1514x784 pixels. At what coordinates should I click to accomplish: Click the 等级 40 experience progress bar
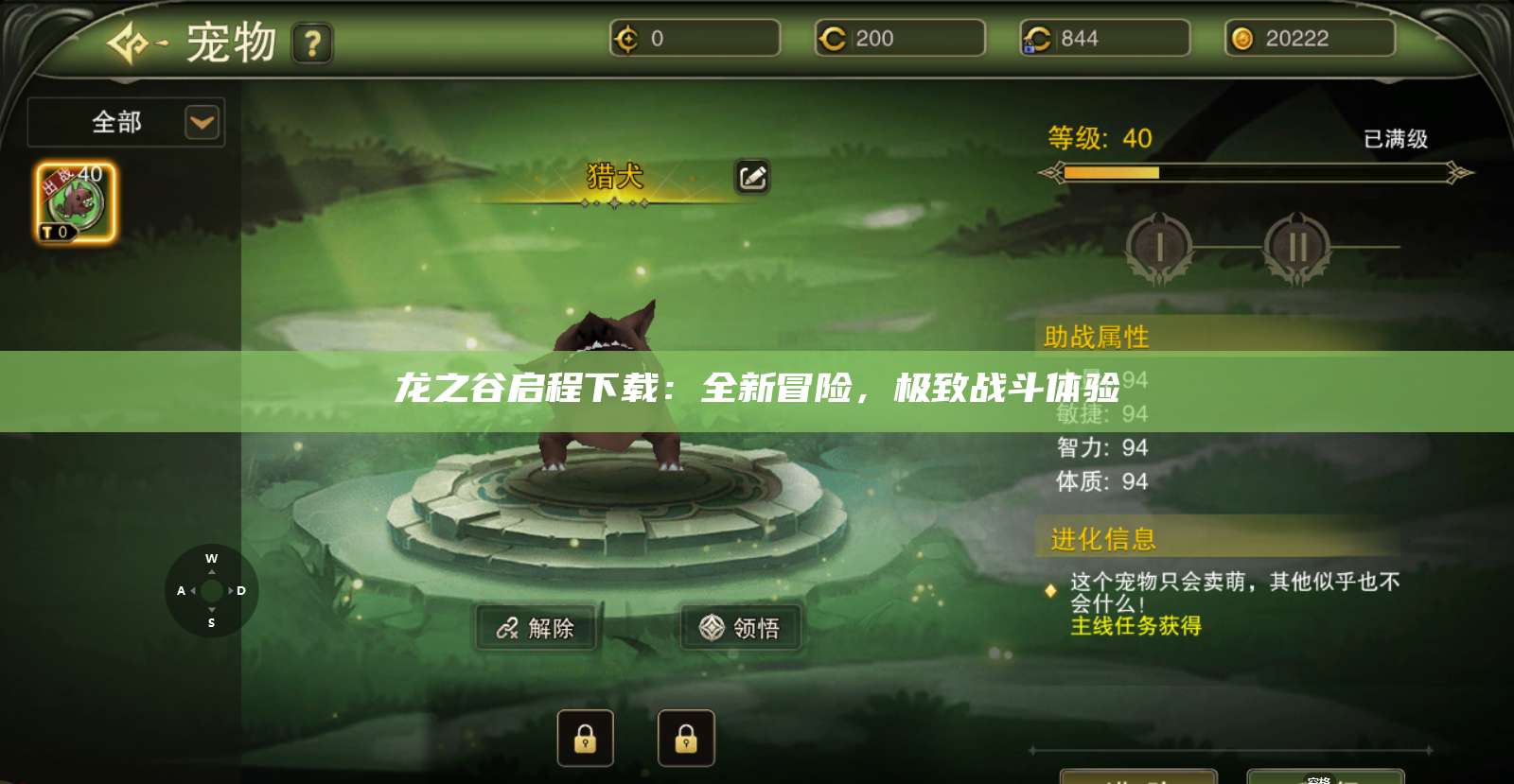point(1259,173)
